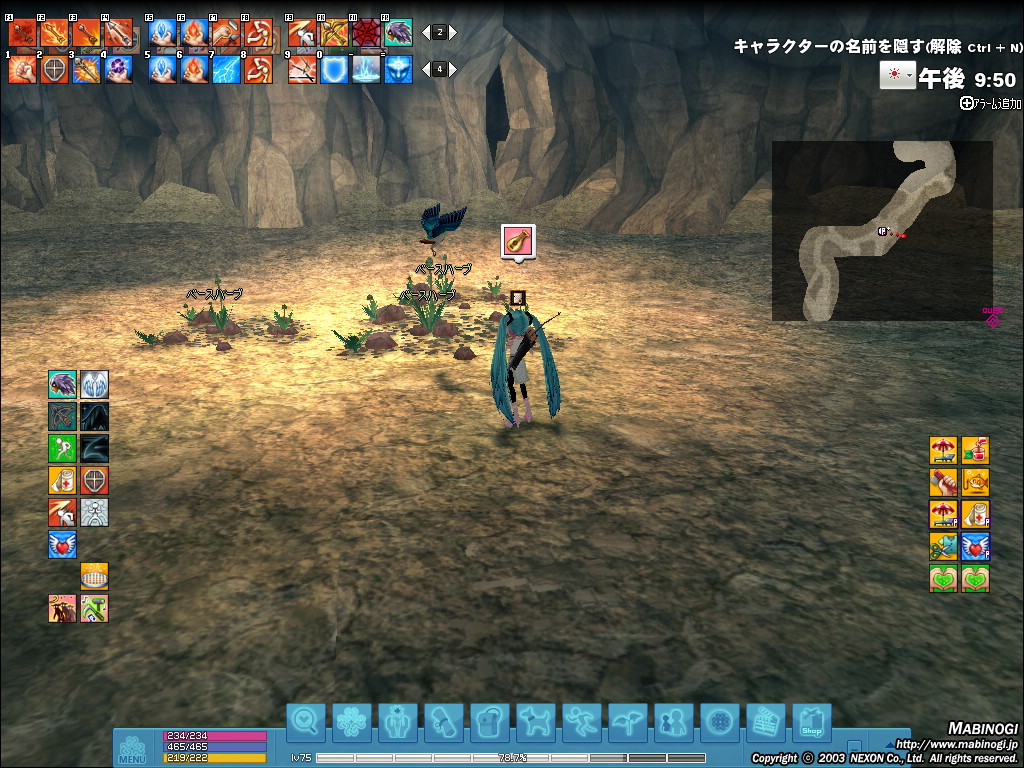This screenshot has width=1024, height=768.
Task: Select the fist smash skill in slot 1
Action: 23,69
